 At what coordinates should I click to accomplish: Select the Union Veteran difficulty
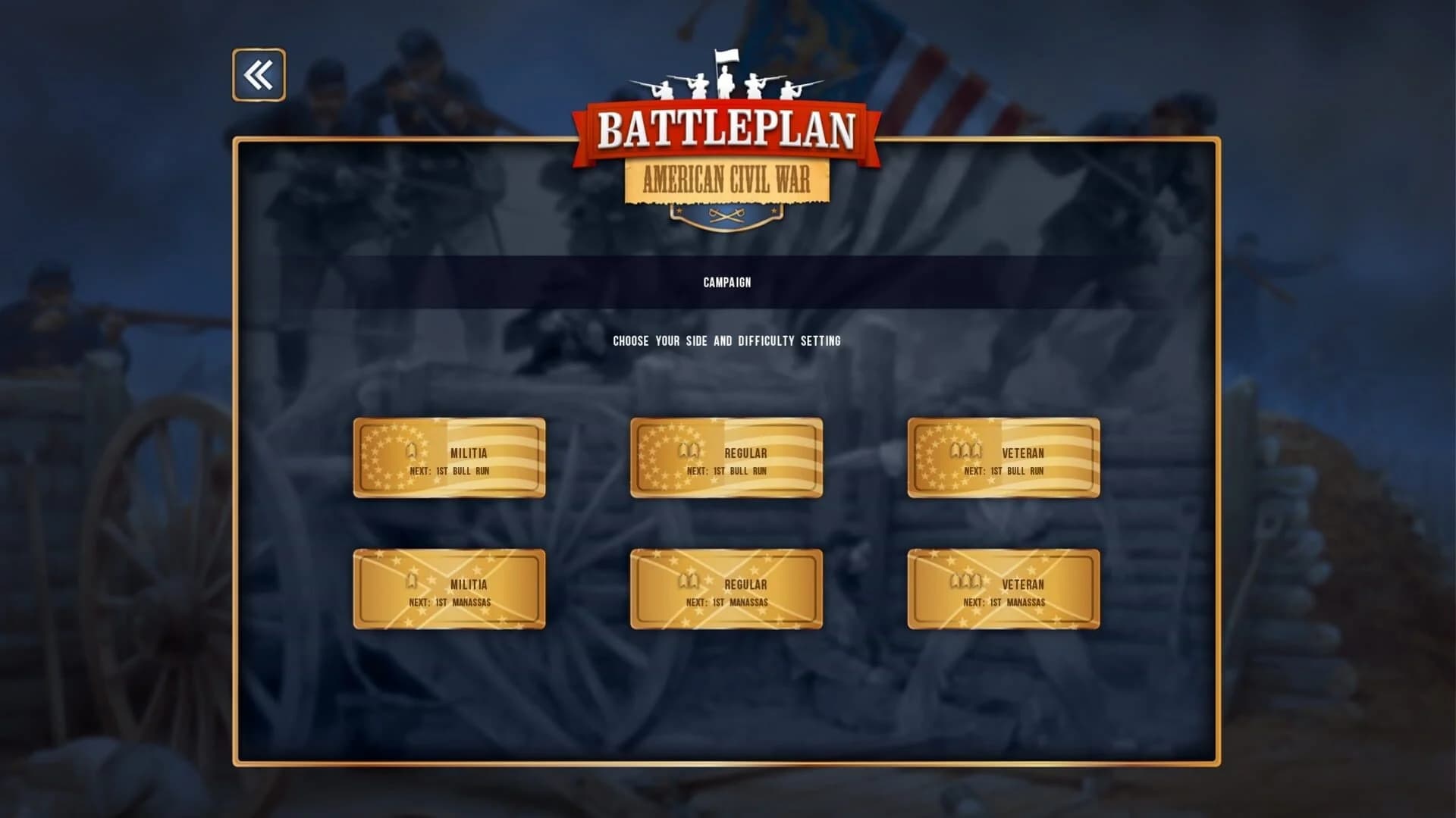coord(1003,457)
